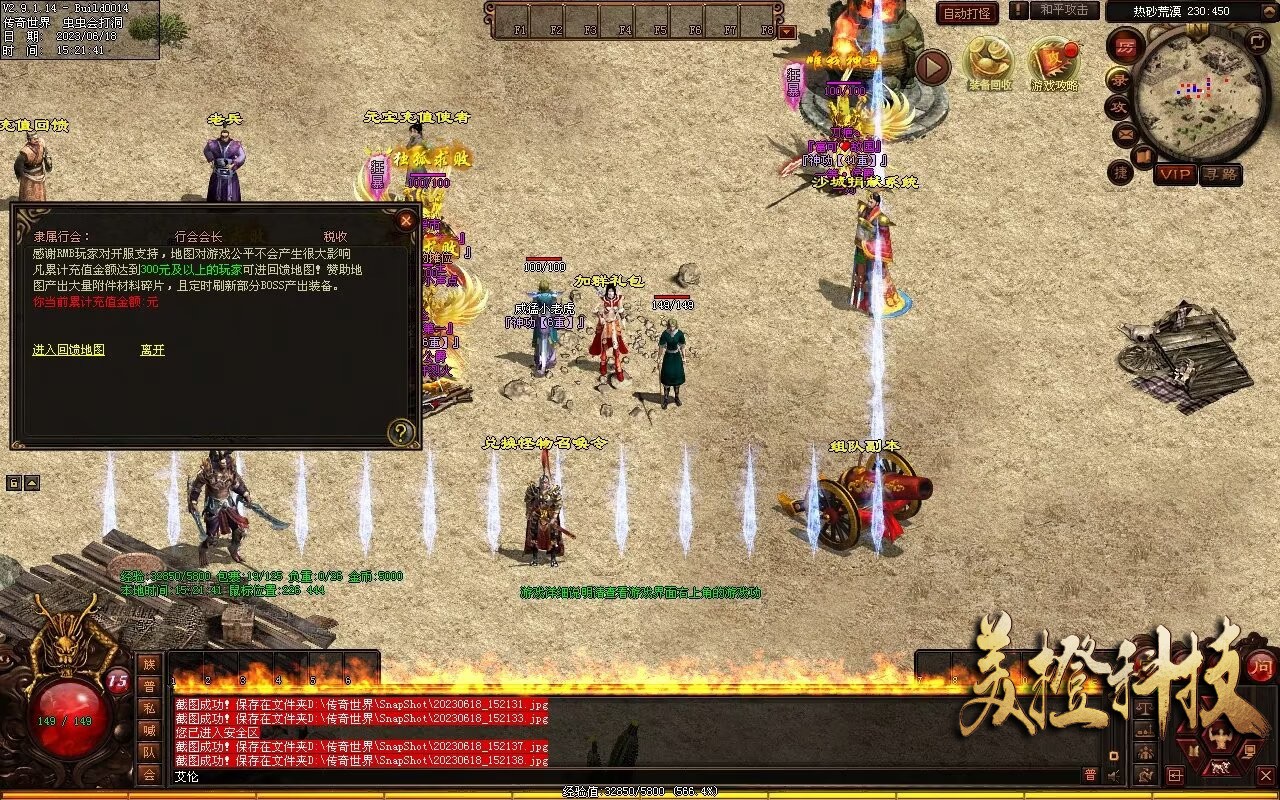Activate the 寻路 pathfinding button
Image resolution: width=1280 pixels, height=800 pixels.
(1220, 174)
